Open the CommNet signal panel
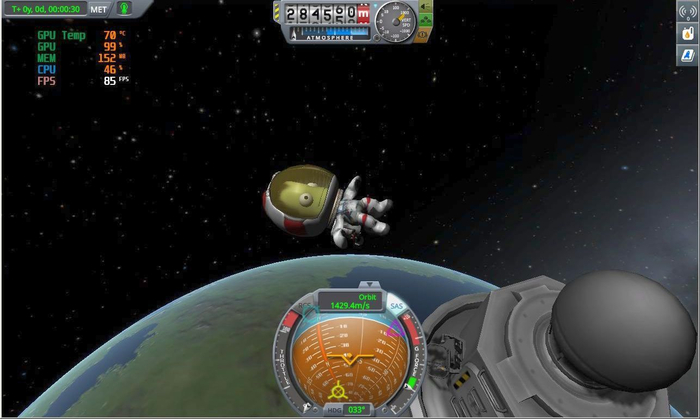The width and height of the screenshot is (700, 419). 687,14
